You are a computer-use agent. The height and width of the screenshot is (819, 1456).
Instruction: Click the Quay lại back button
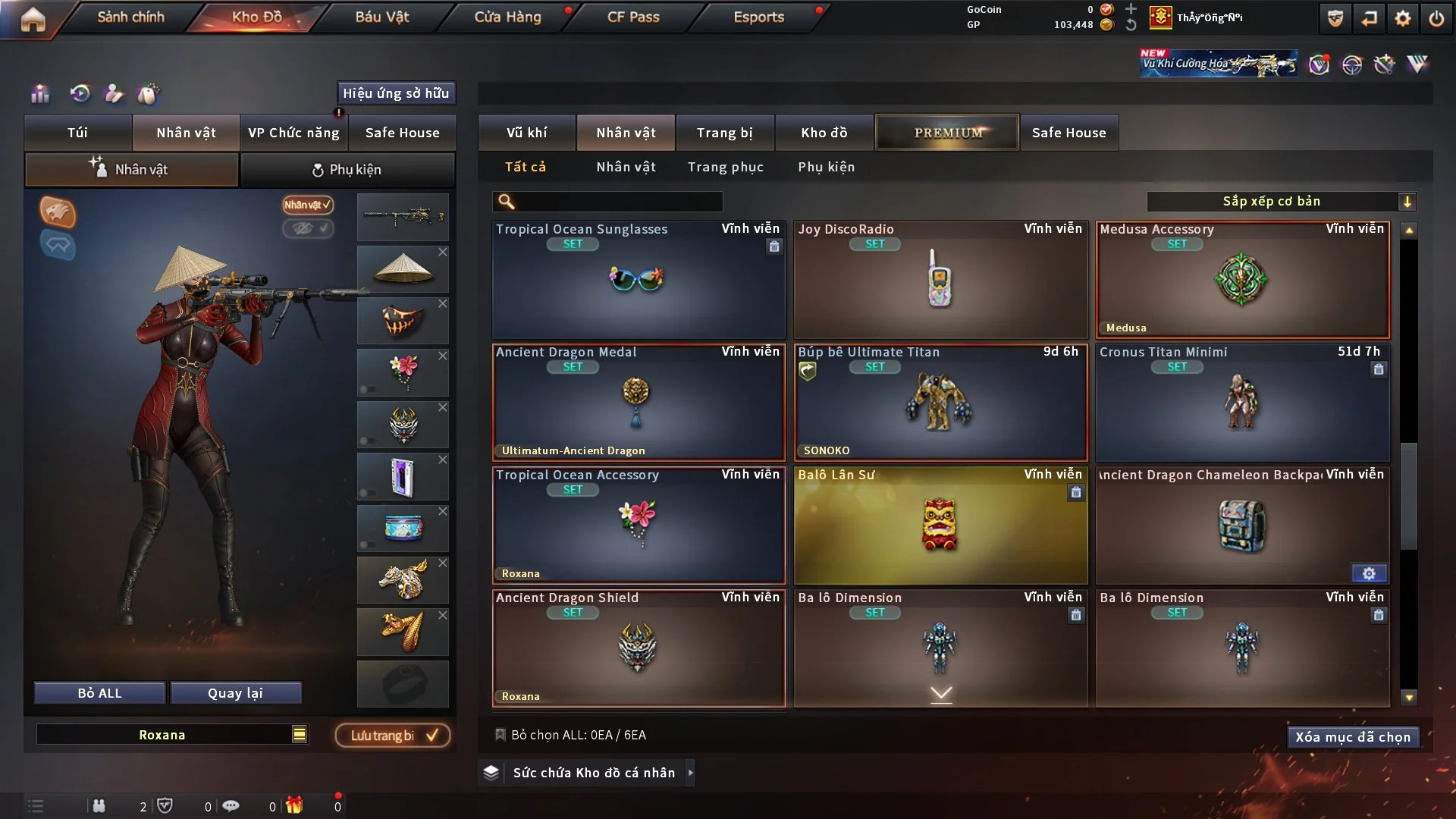(235, 693)
